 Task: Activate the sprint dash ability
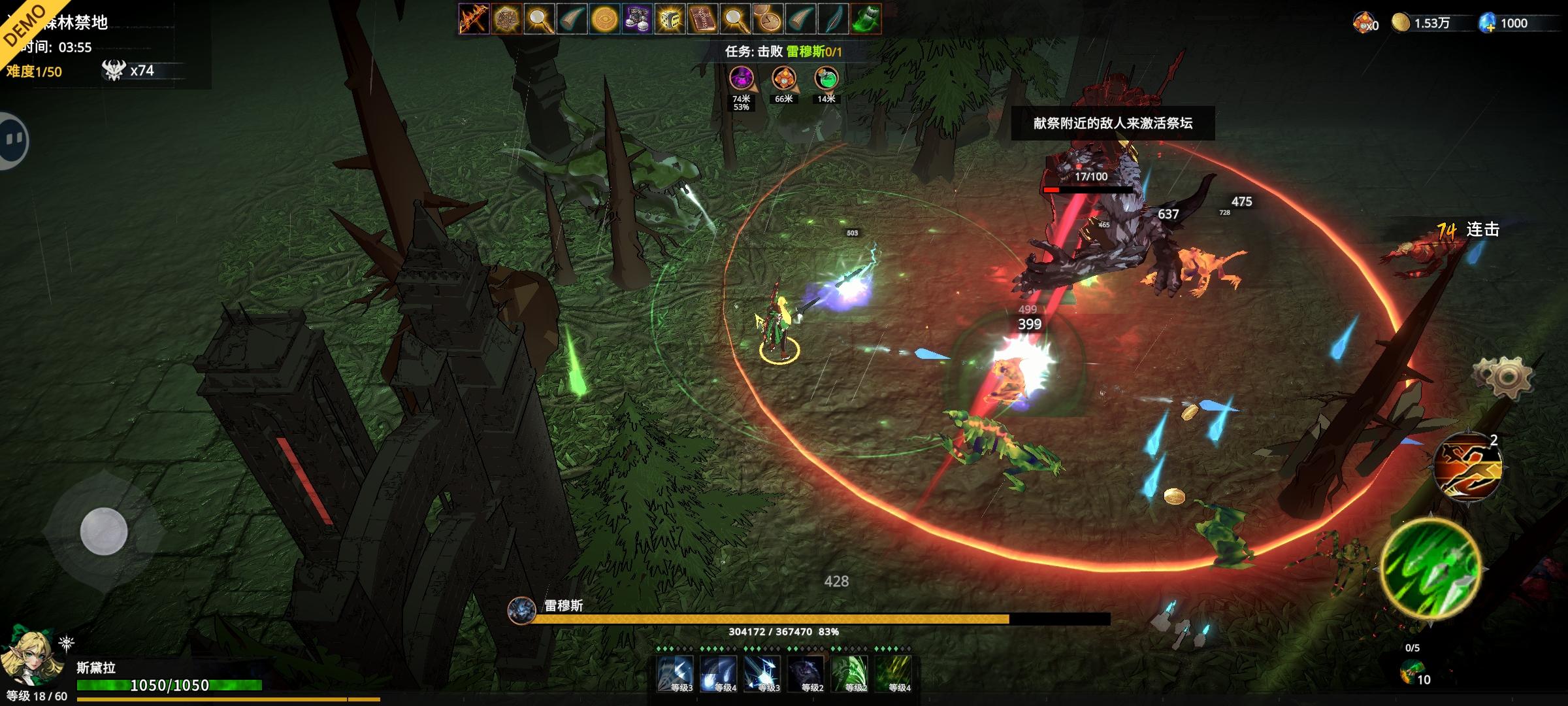click(1467, 467)
